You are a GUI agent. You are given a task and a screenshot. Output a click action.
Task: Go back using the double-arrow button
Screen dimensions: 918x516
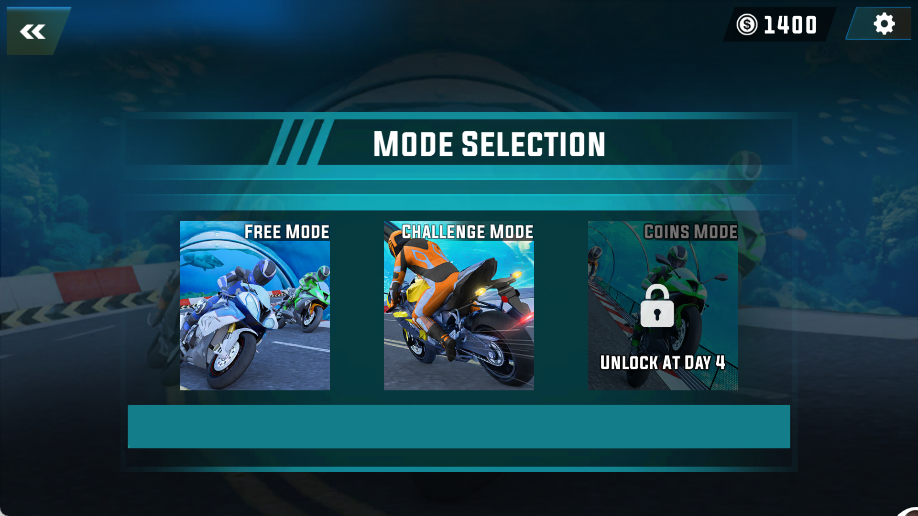(34, 31)
